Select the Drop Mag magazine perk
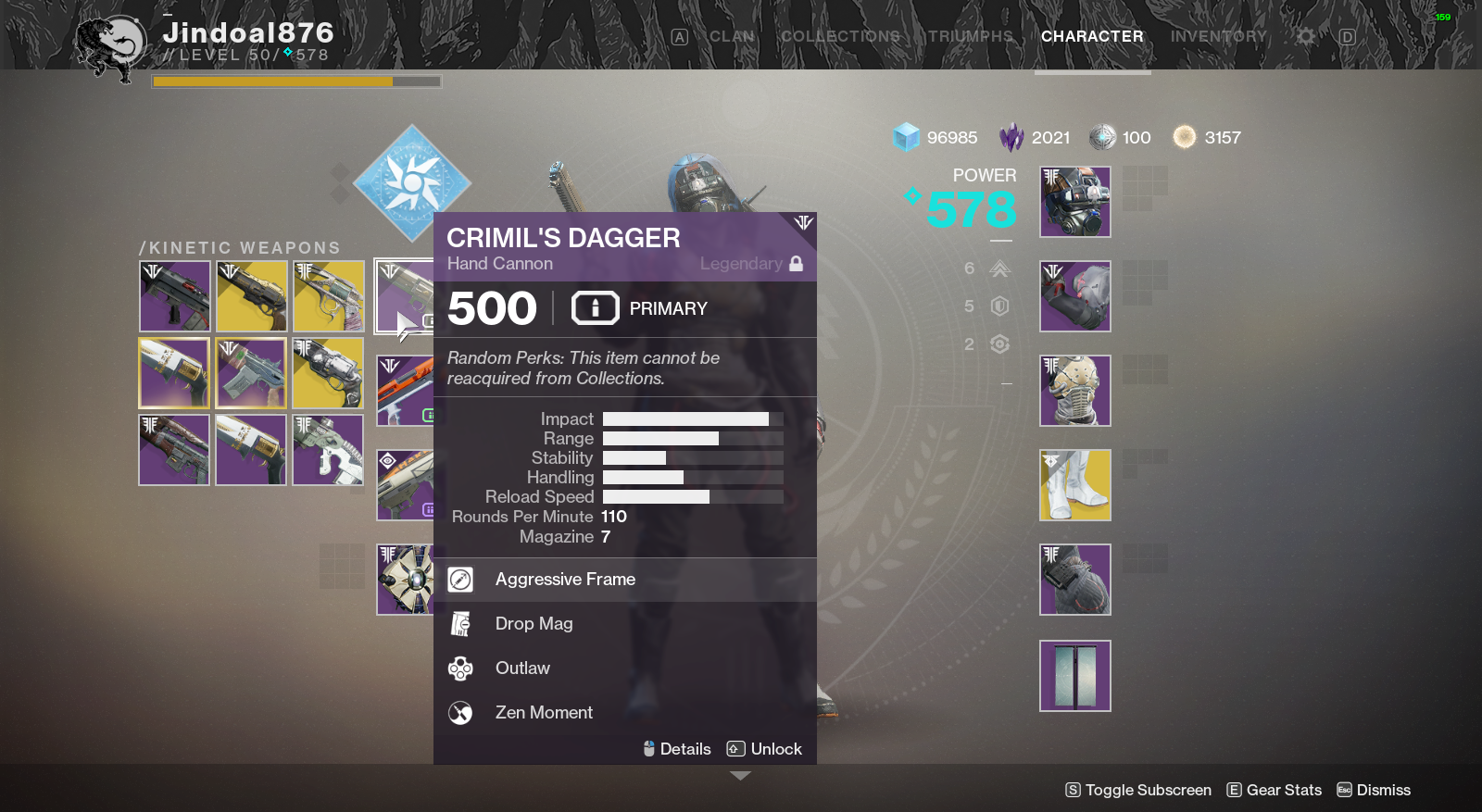This screenshot has height=812, width=1482. click(460, 623)
